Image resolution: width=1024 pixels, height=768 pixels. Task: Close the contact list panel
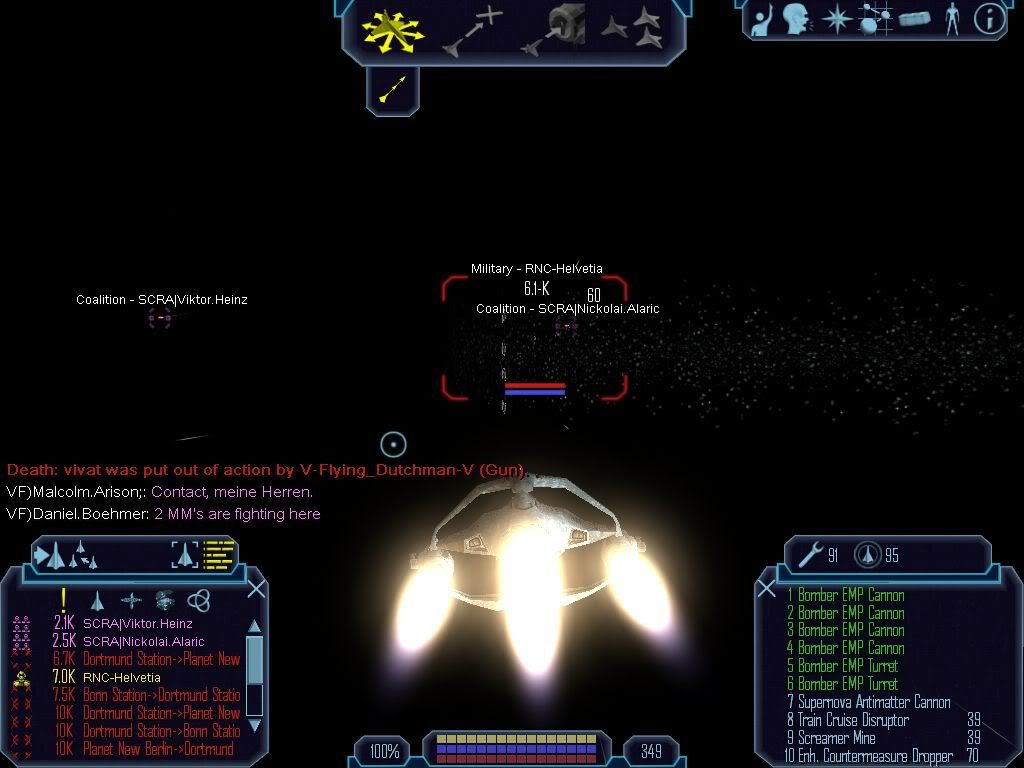point(256,589)
